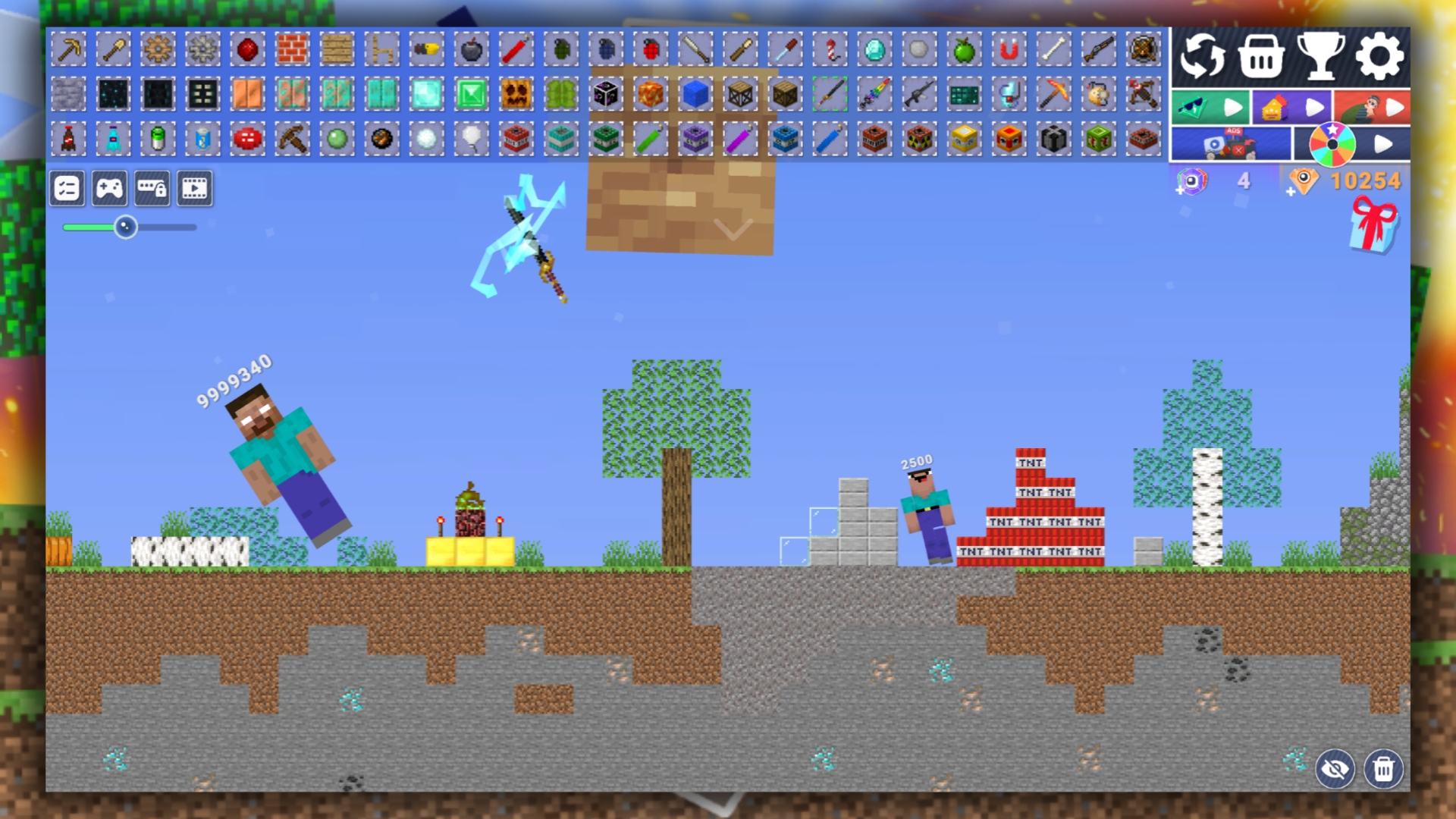This screenshot has height=819, width=1456.
Task: Click the film-strip video icon
Action: [x=196, y=188]
